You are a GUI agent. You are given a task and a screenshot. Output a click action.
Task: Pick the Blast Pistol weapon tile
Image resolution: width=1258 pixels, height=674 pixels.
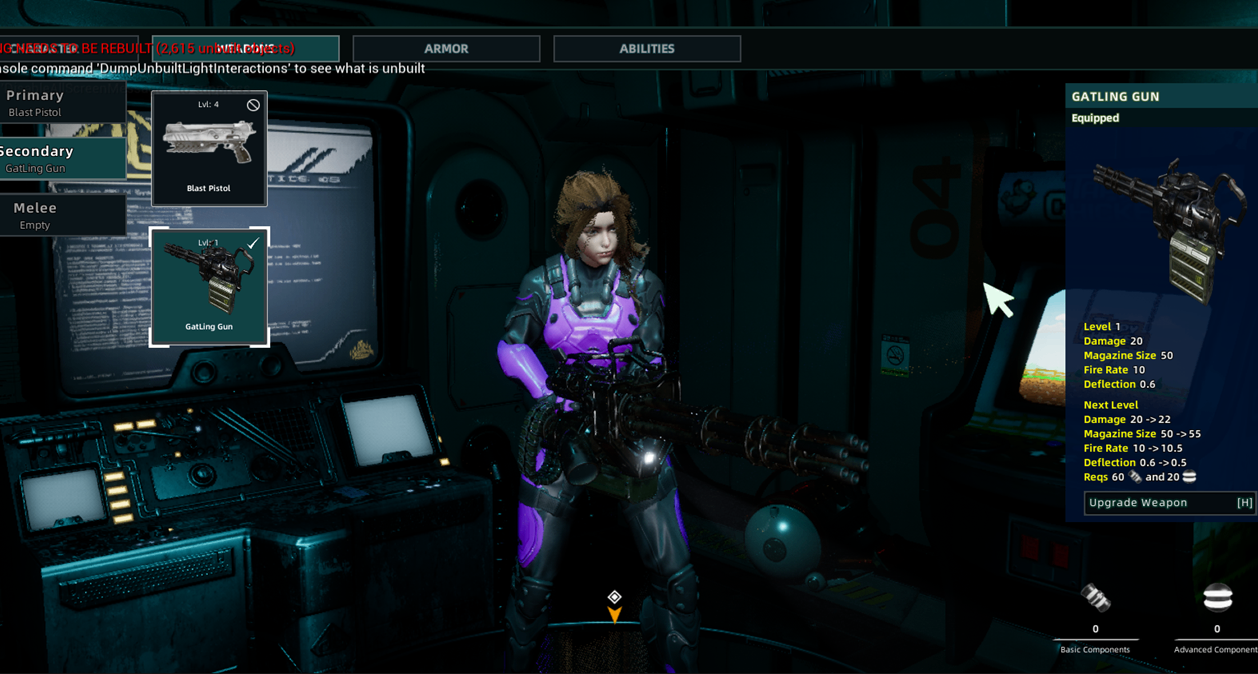pyautogui.click(x=209, y=149)
